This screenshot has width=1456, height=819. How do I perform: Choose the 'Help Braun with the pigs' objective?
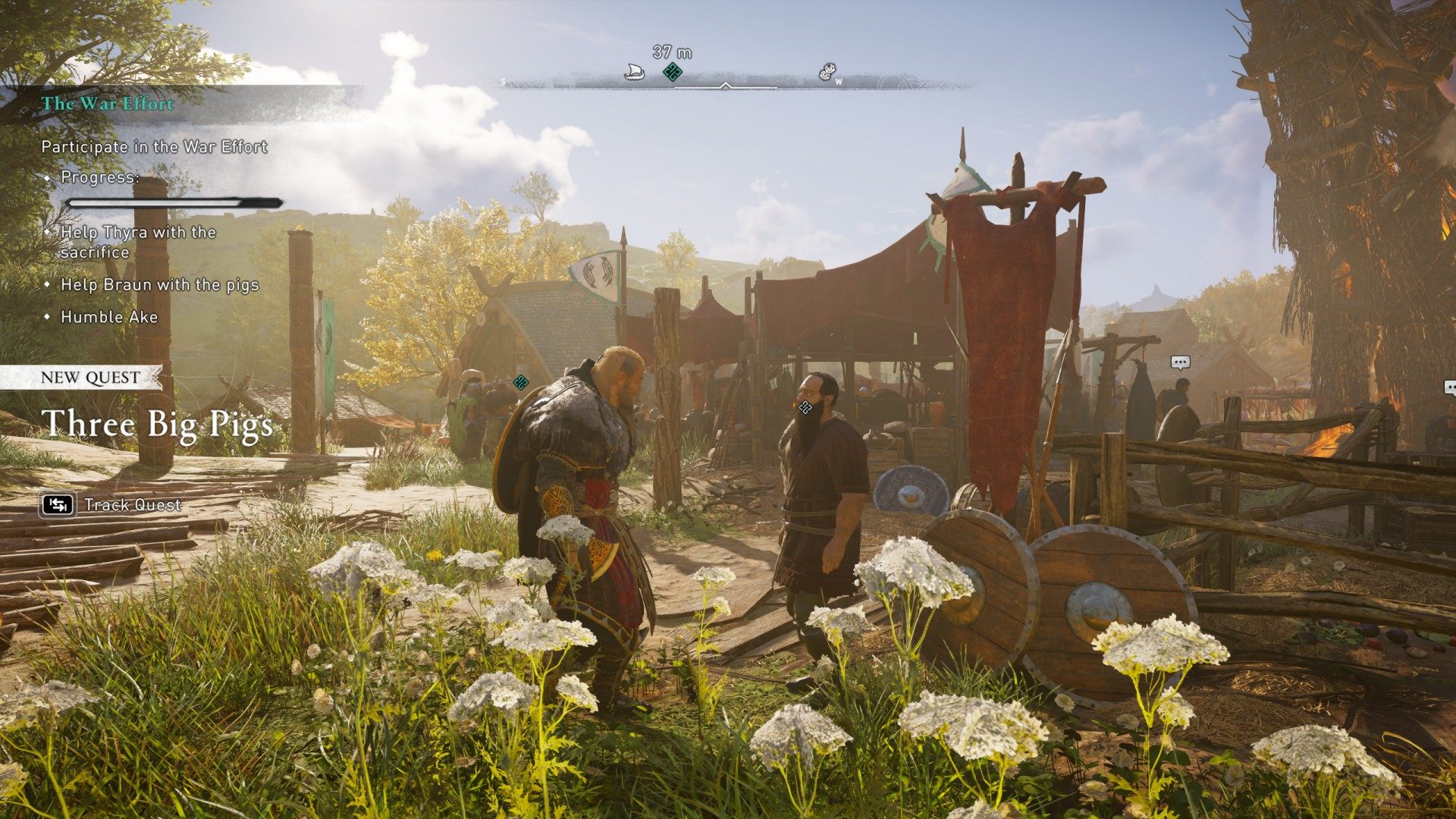pos(159,285)
